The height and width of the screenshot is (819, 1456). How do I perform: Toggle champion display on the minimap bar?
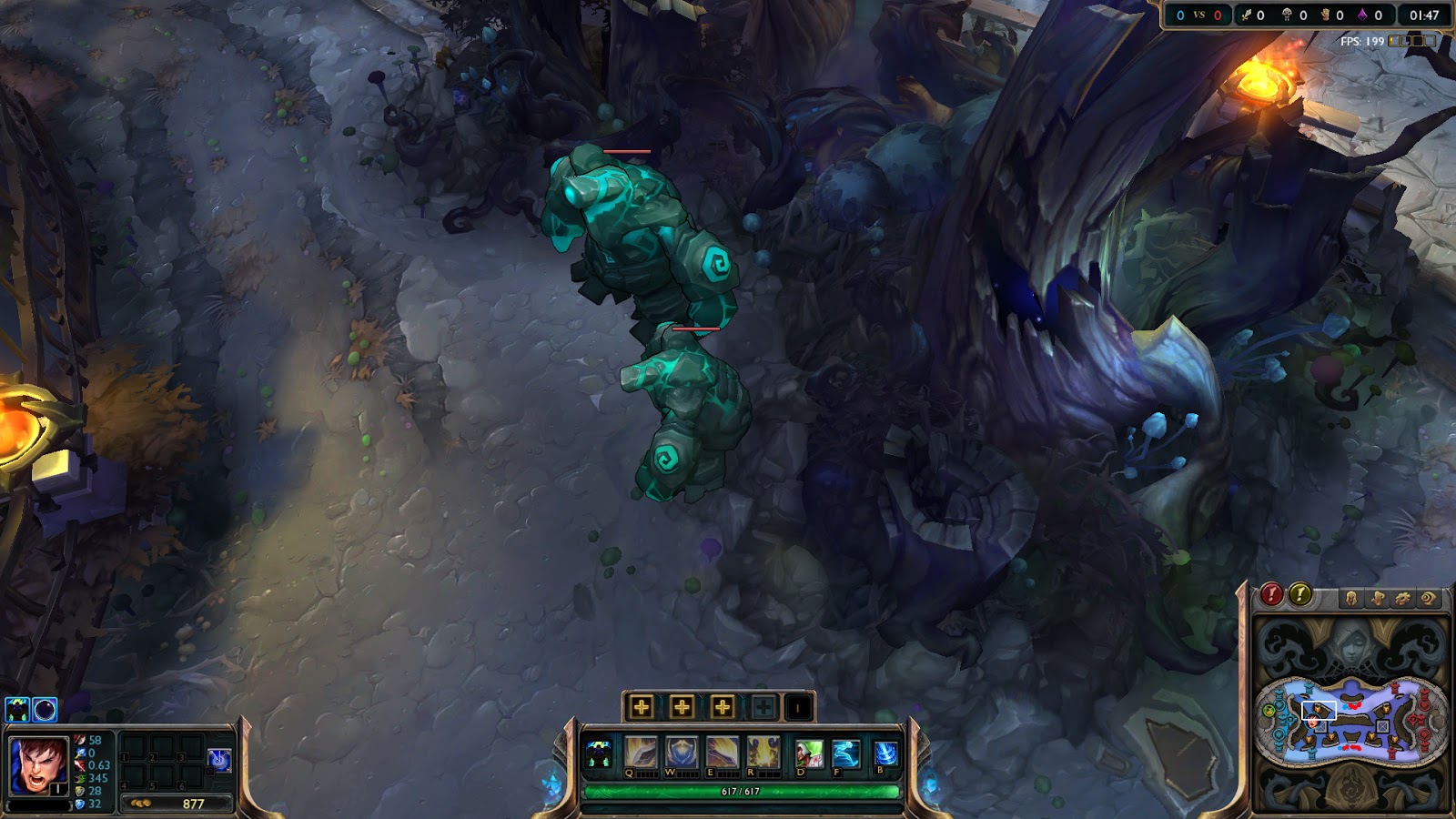1350,598
